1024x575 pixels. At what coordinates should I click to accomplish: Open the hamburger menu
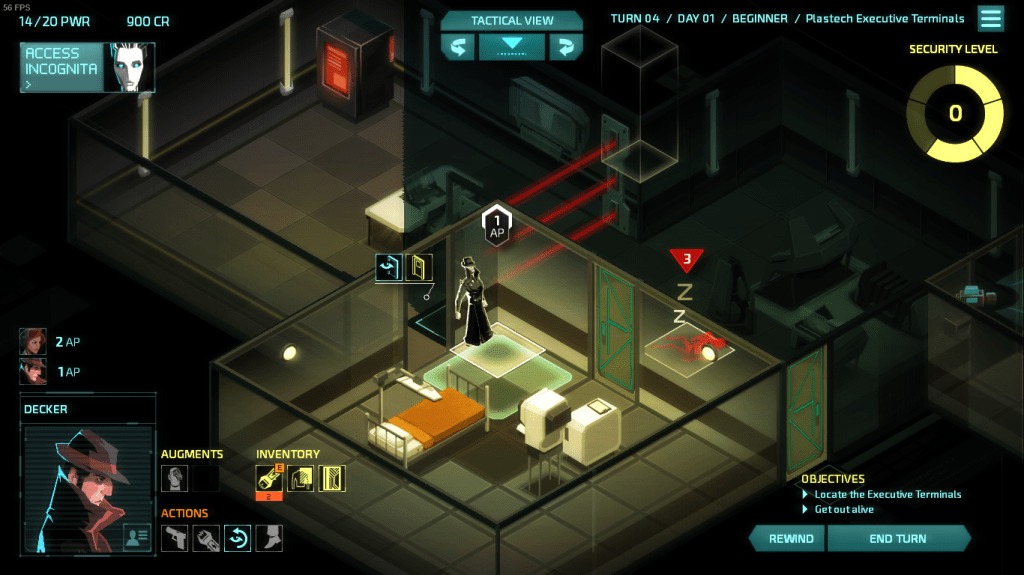click(991, 19)
